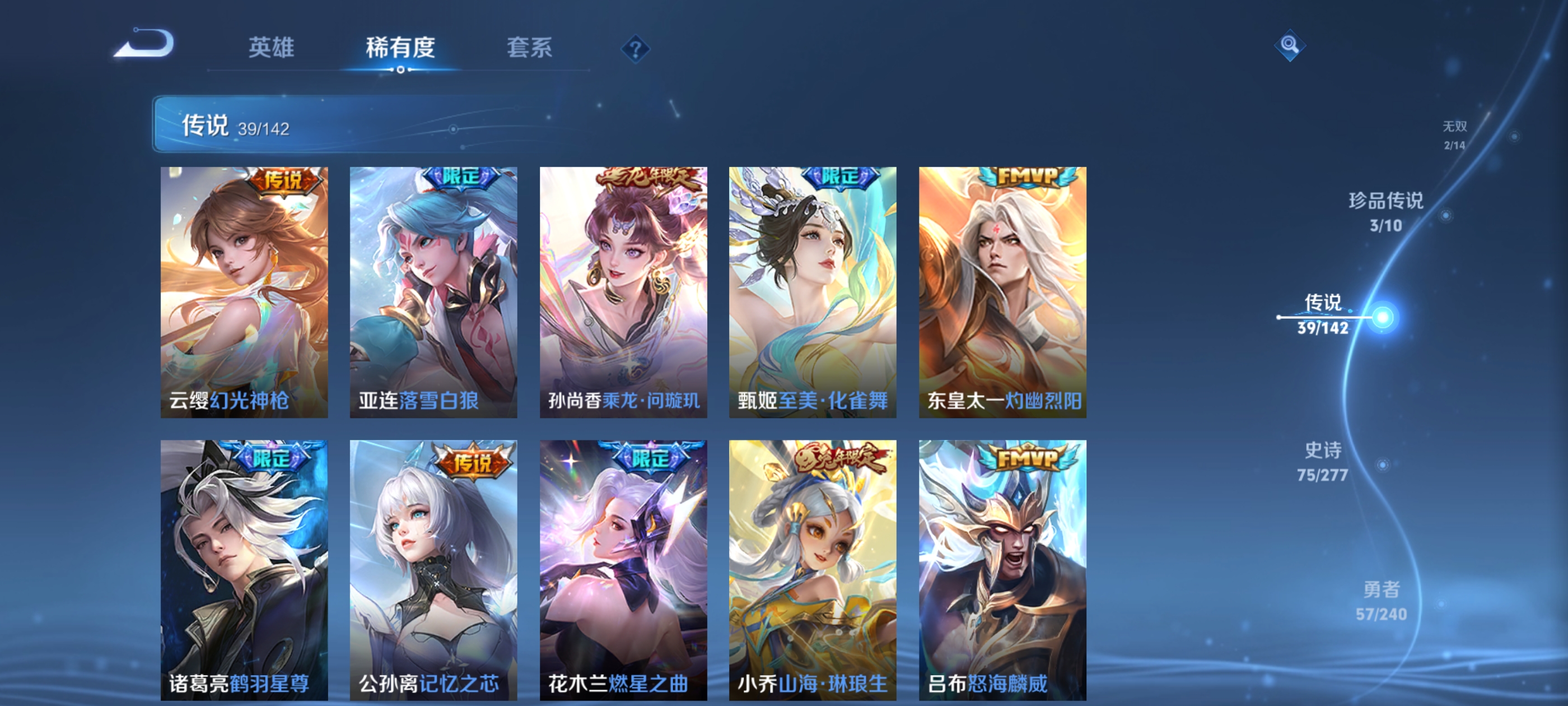Click the FMVP badge on 东皇太一's card

(x=1028, y=176)
